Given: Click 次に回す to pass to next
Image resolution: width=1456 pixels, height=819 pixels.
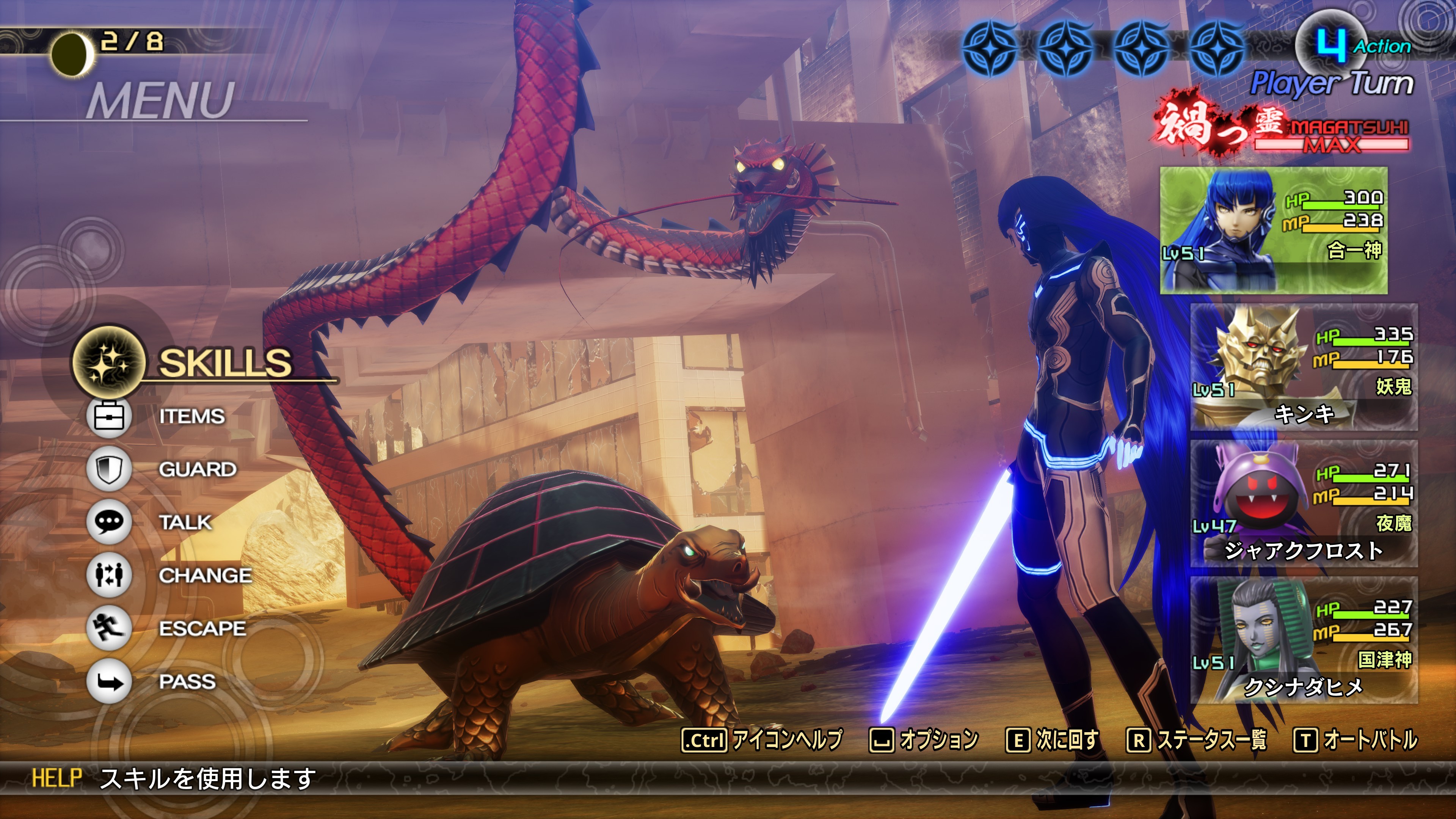Looking at the screenshot, I should (x=1053, y=740).
